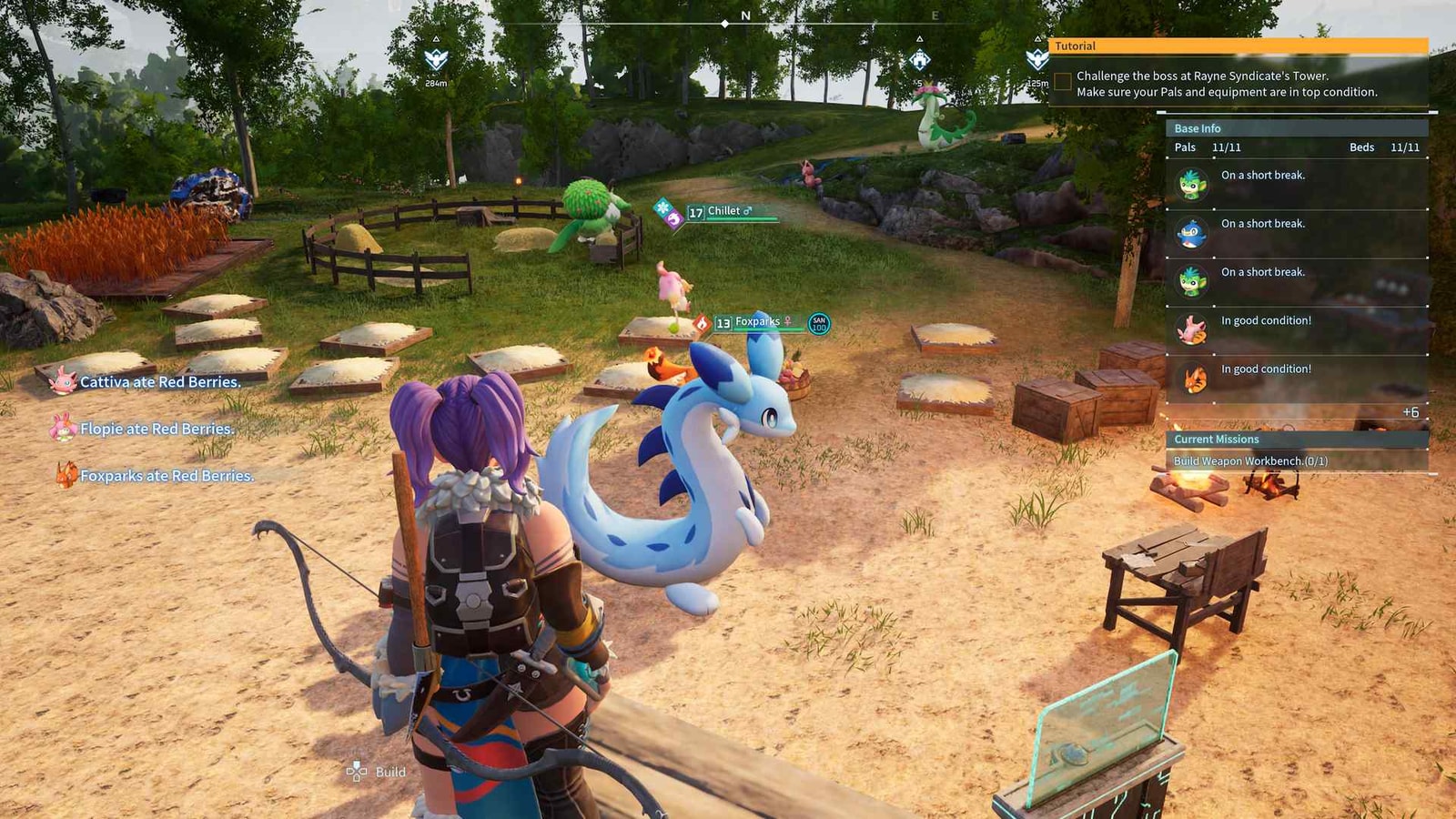The width and height of the screenshot is (1456, 819).
Task: Click the compass marker showing 284m
Action: coord(437,60)
